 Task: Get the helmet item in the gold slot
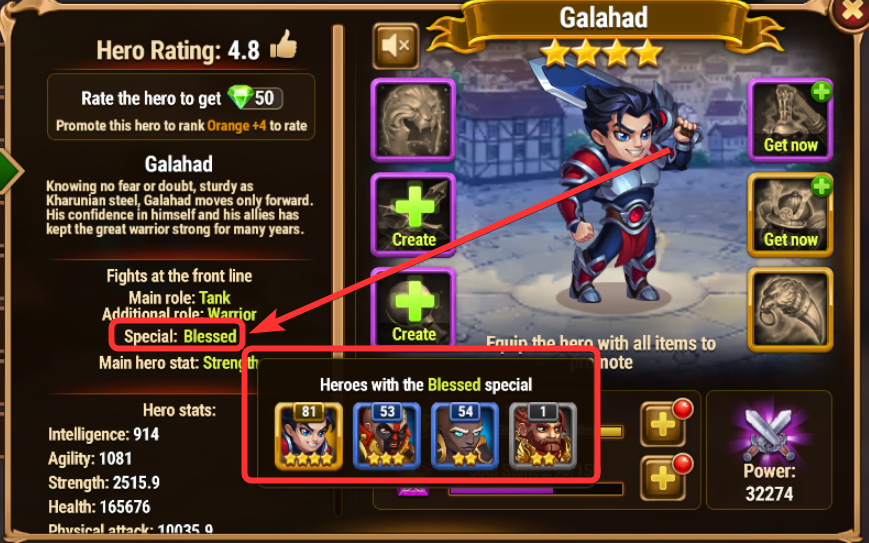point(790,213)
